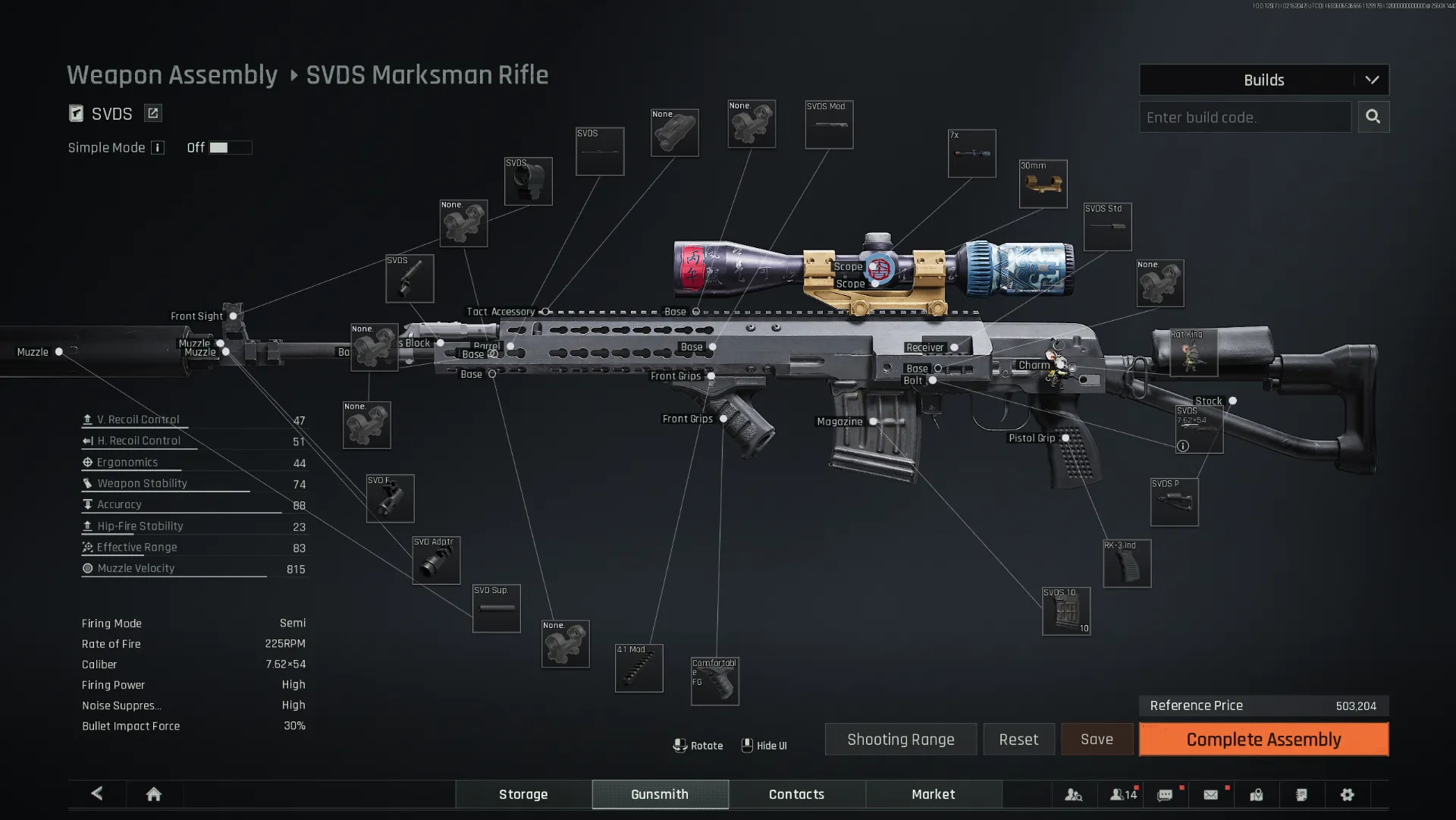1456x820 pixels.
Task: Expand the Builds dropdown
Action: point(1373,80)
